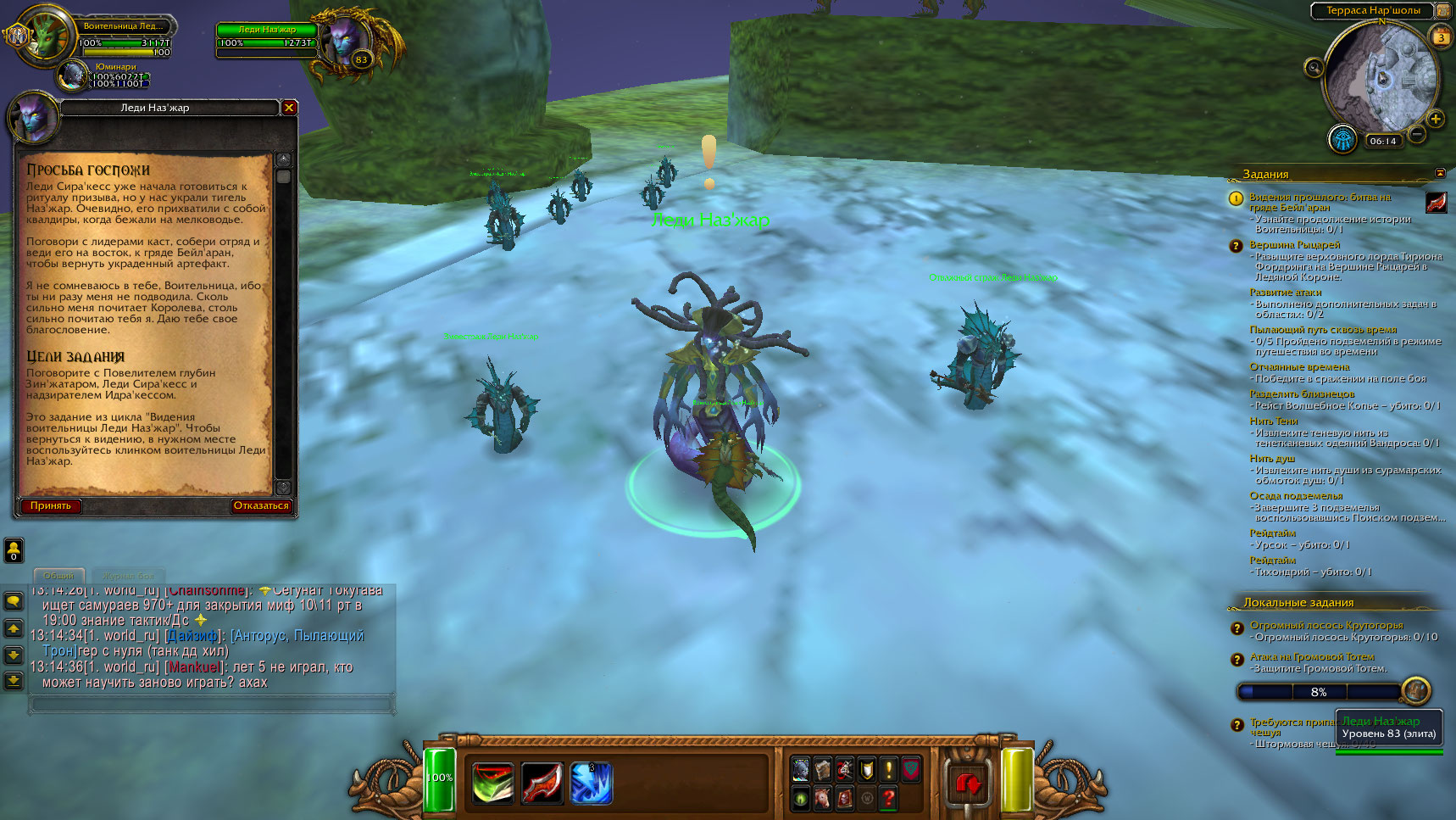Open the friends list icon showing 0

[x=14, y=550]
